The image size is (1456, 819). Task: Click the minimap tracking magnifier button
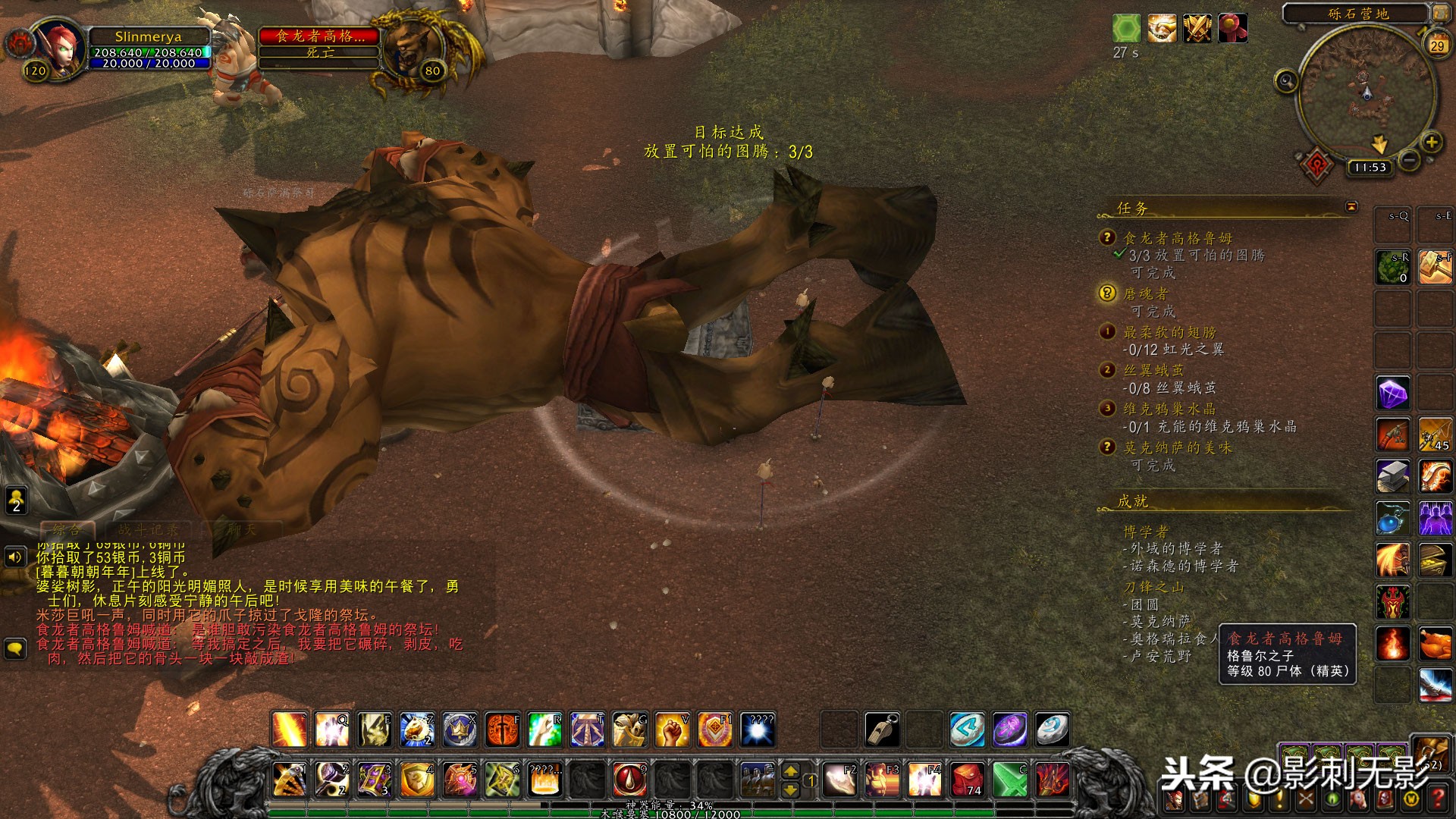coord(1285,80)
